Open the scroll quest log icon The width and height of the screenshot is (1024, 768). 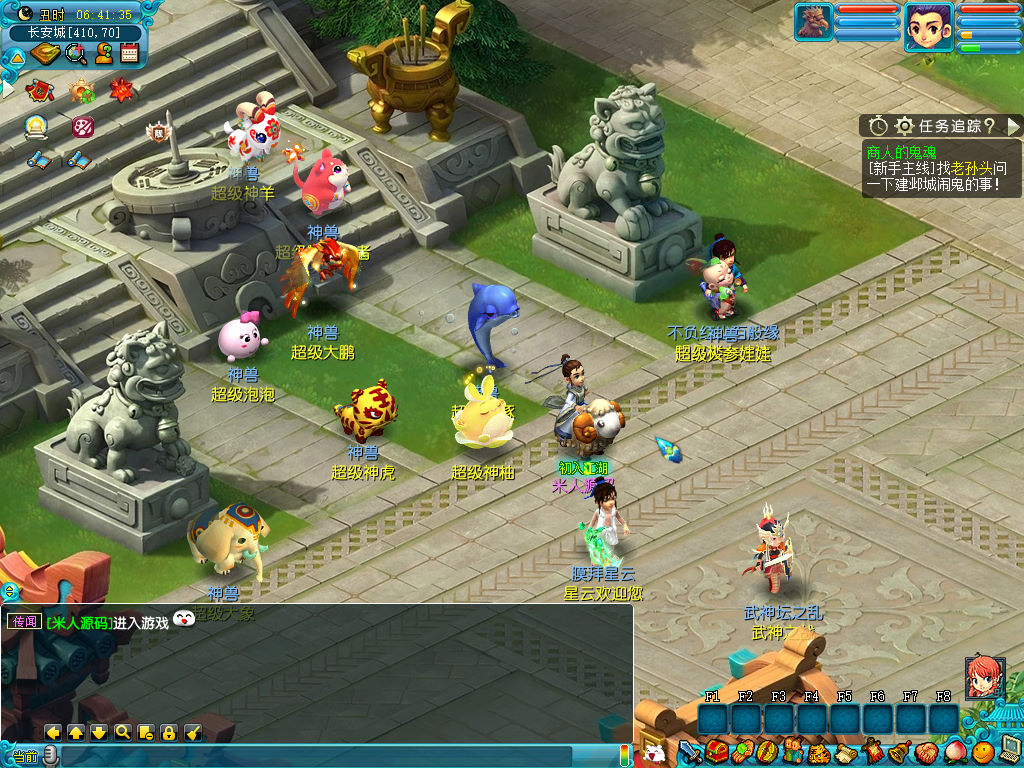coord(845,750)
